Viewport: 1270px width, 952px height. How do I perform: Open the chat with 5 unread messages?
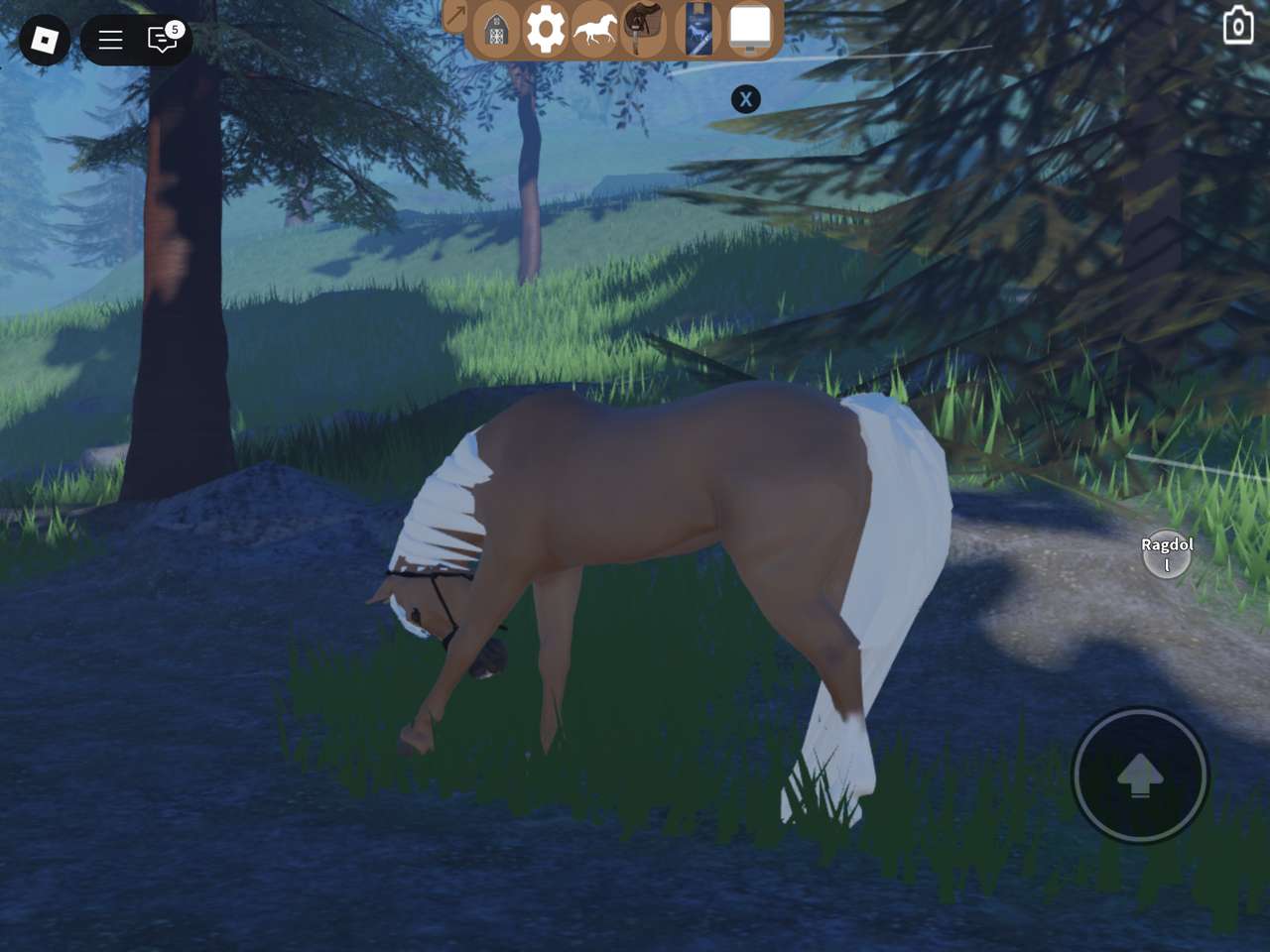coord(163,39)
